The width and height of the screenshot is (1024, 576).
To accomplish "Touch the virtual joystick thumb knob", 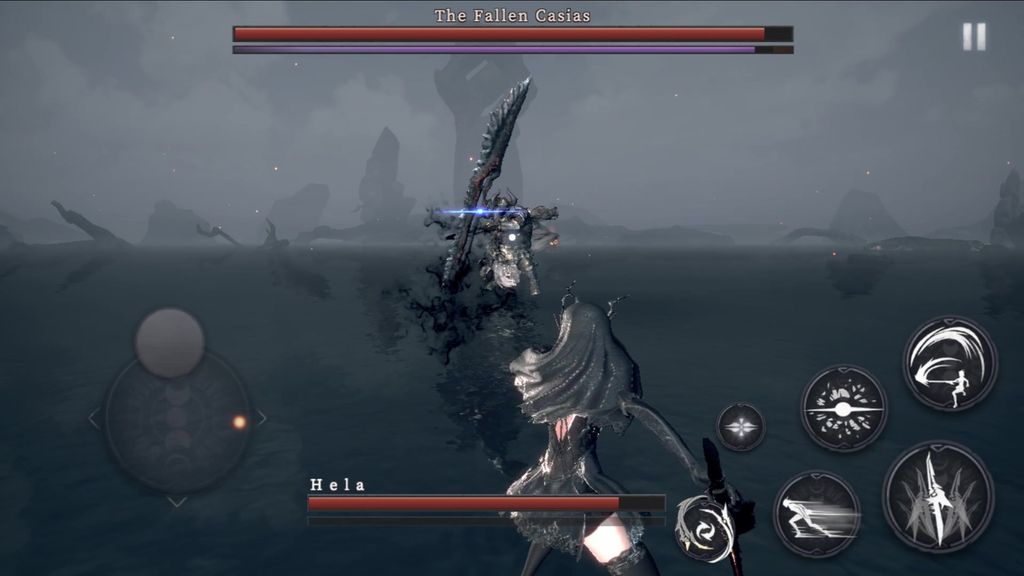I will 170,343.
